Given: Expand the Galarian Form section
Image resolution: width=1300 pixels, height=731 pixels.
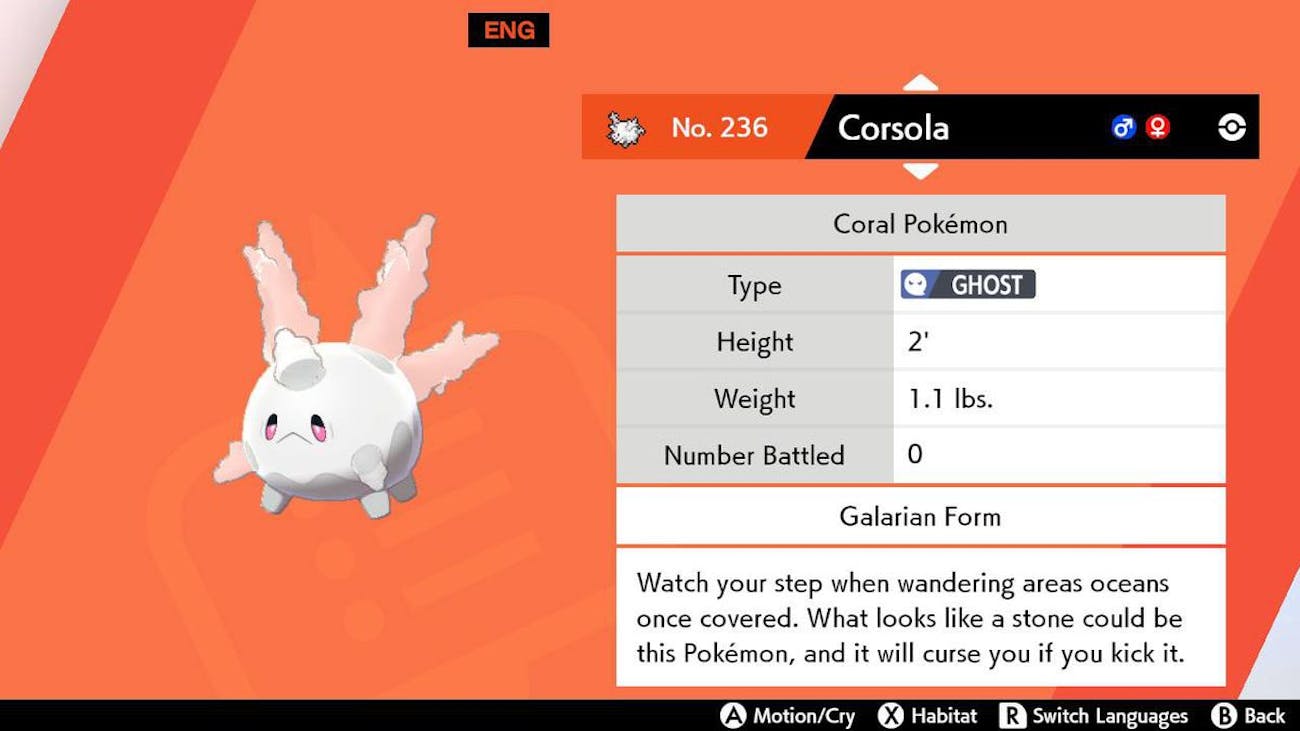Looking at the screenshot, I should click(x=919, y=517).
